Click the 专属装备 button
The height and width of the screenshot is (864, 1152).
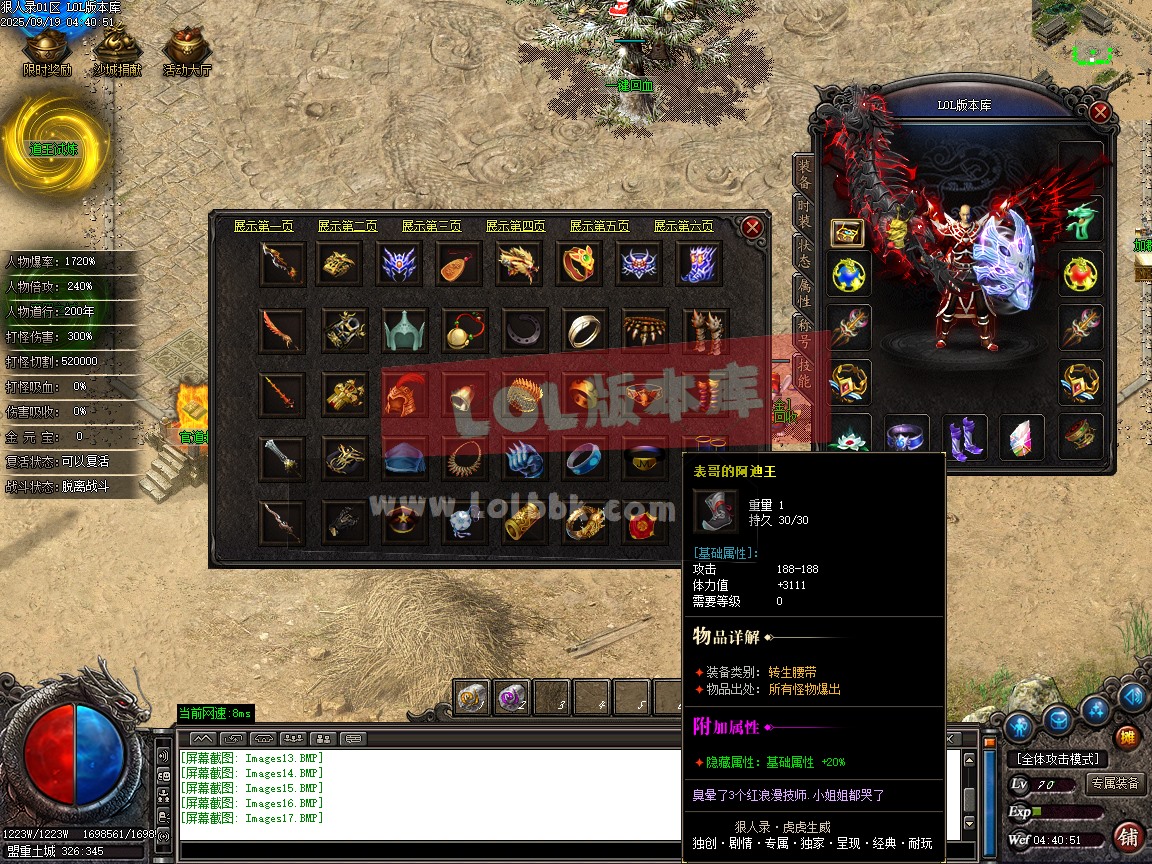(1115, 783)
